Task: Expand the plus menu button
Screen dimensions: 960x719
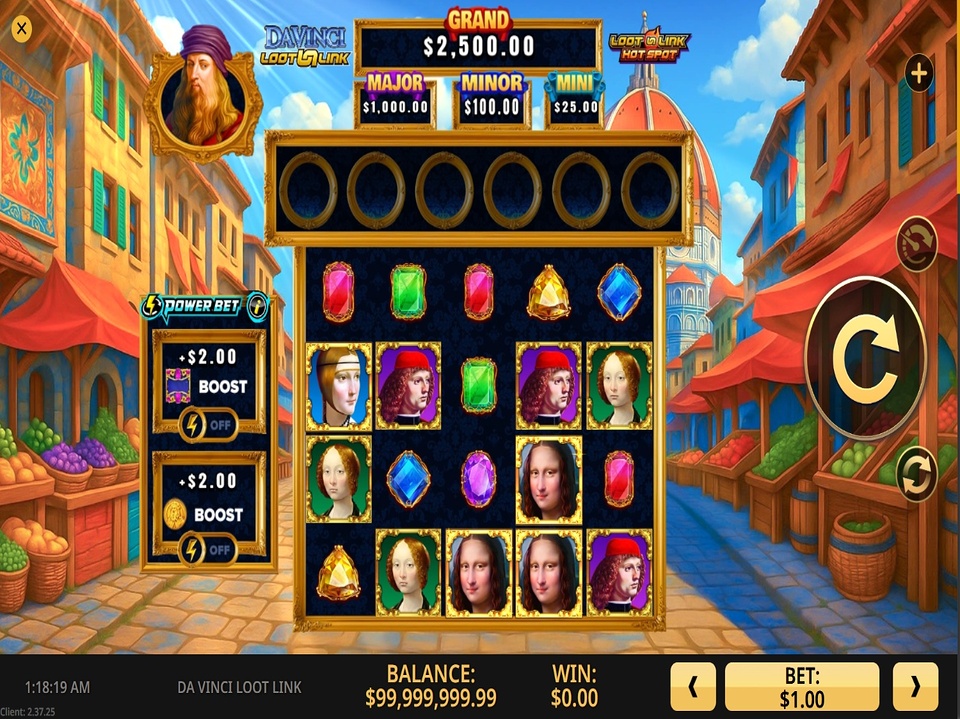Action: coord(918,72)
